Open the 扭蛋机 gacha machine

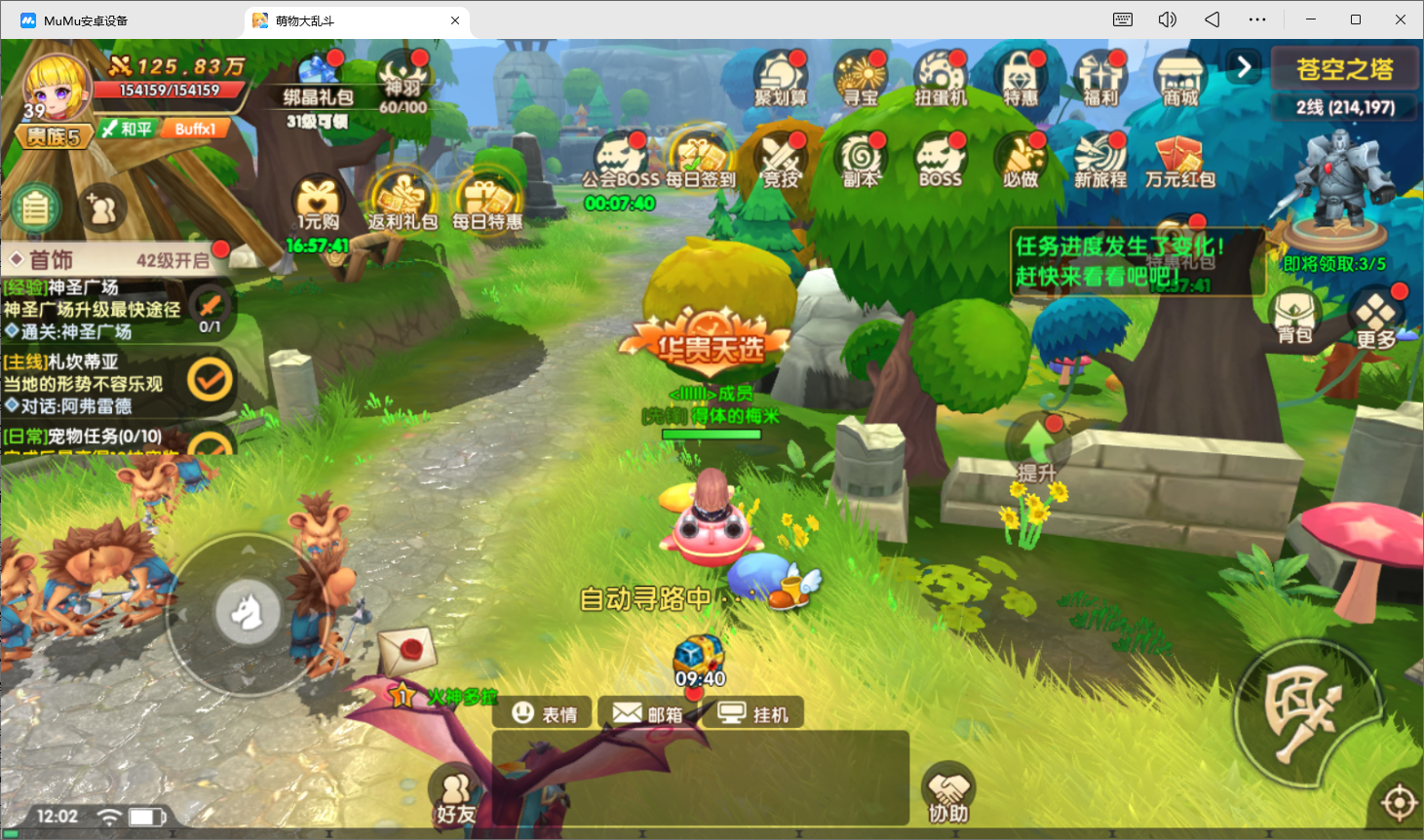[941, 78]
